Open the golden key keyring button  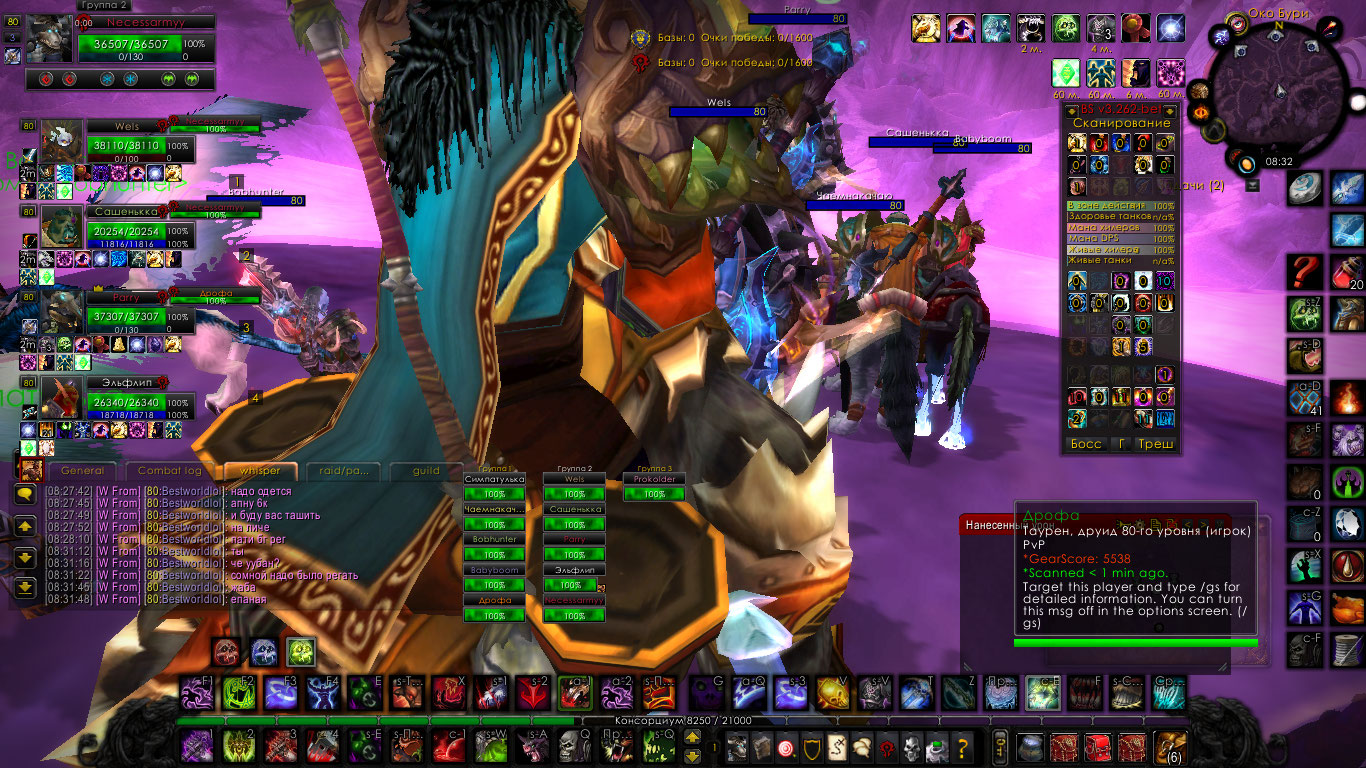pos(999,746)
